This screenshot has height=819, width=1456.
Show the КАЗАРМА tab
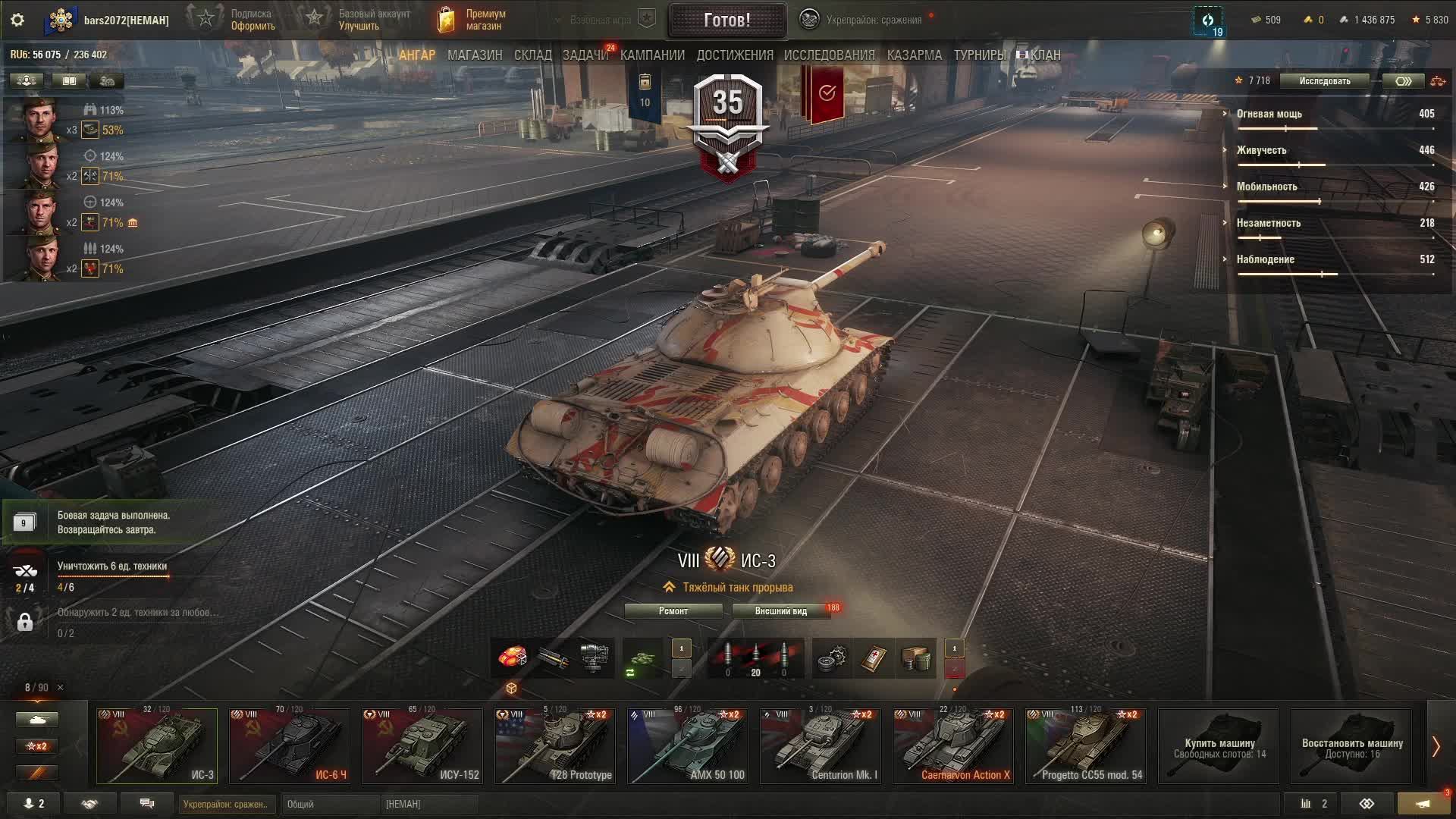coord(914,55)
